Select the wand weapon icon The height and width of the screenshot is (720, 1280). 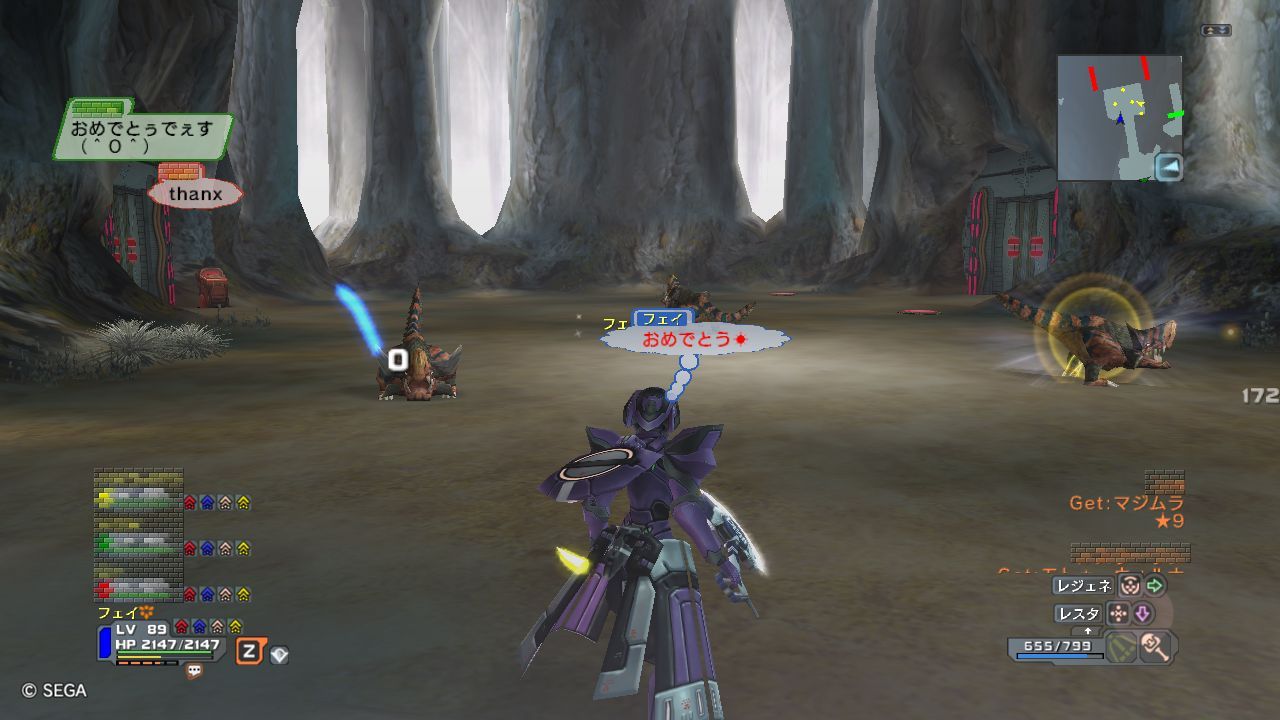(x=1157, y=647)
